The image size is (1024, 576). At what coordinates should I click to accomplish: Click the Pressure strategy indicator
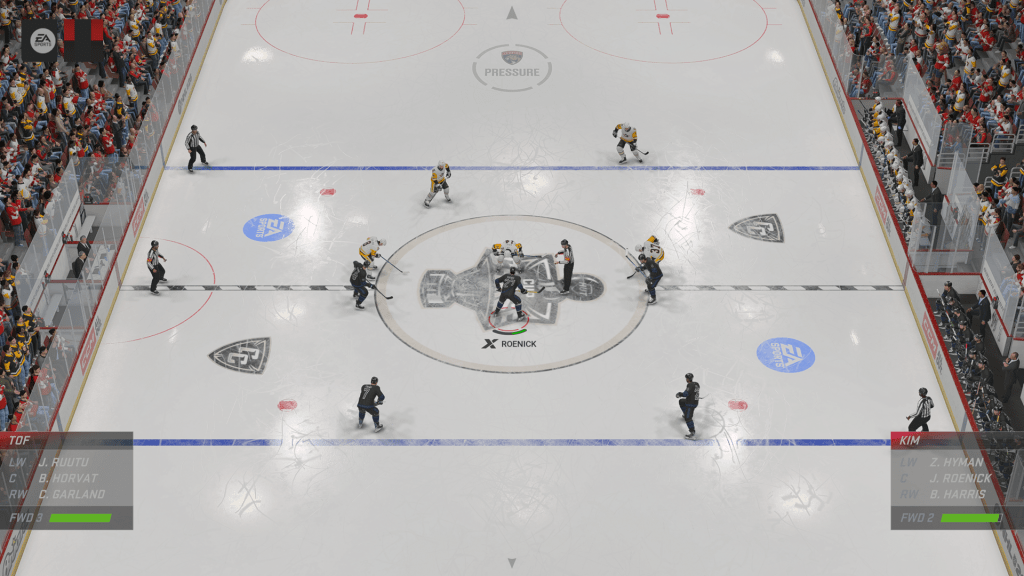click(x=512, y=67)
